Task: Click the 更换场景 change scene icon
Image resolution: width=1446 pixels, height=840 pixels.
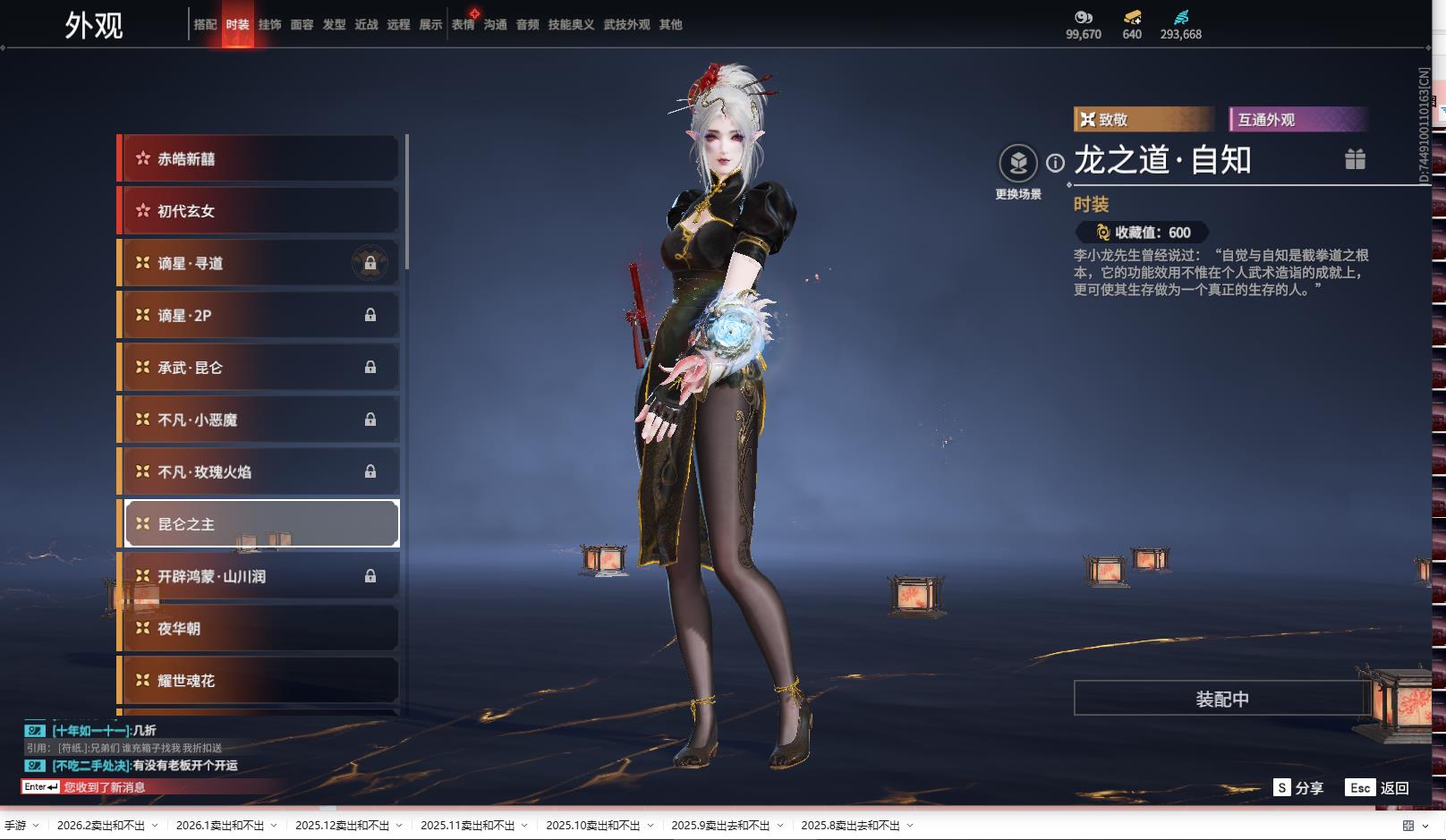Action: point(1018,164)
